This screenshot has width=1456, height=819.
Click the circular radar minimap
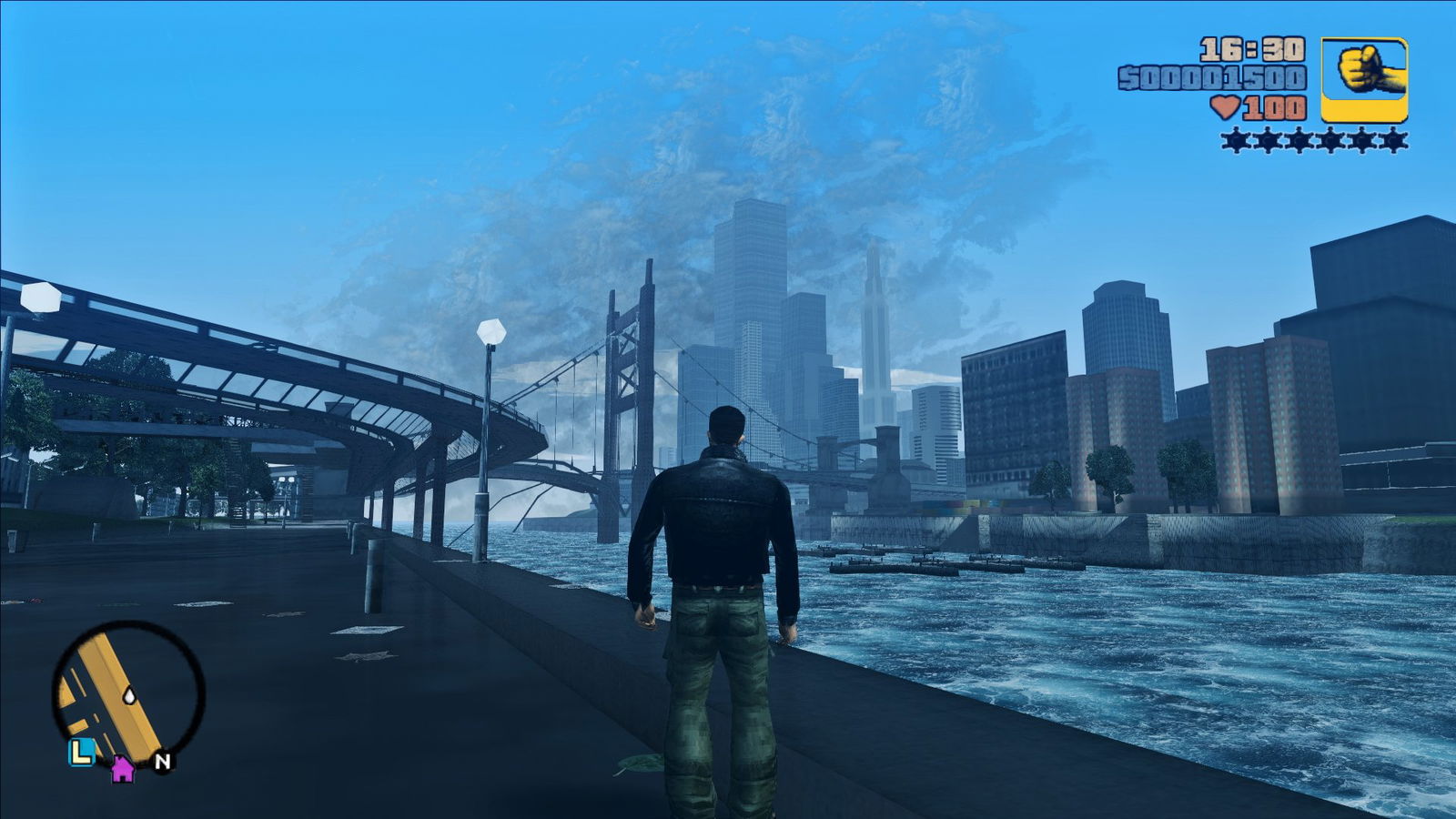[x=127, y=693]
